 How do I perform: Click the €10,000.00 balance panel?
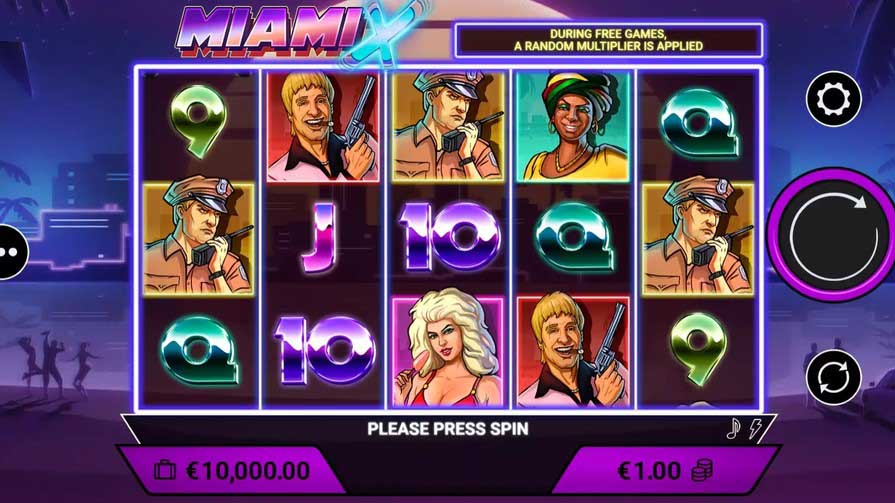232,469
